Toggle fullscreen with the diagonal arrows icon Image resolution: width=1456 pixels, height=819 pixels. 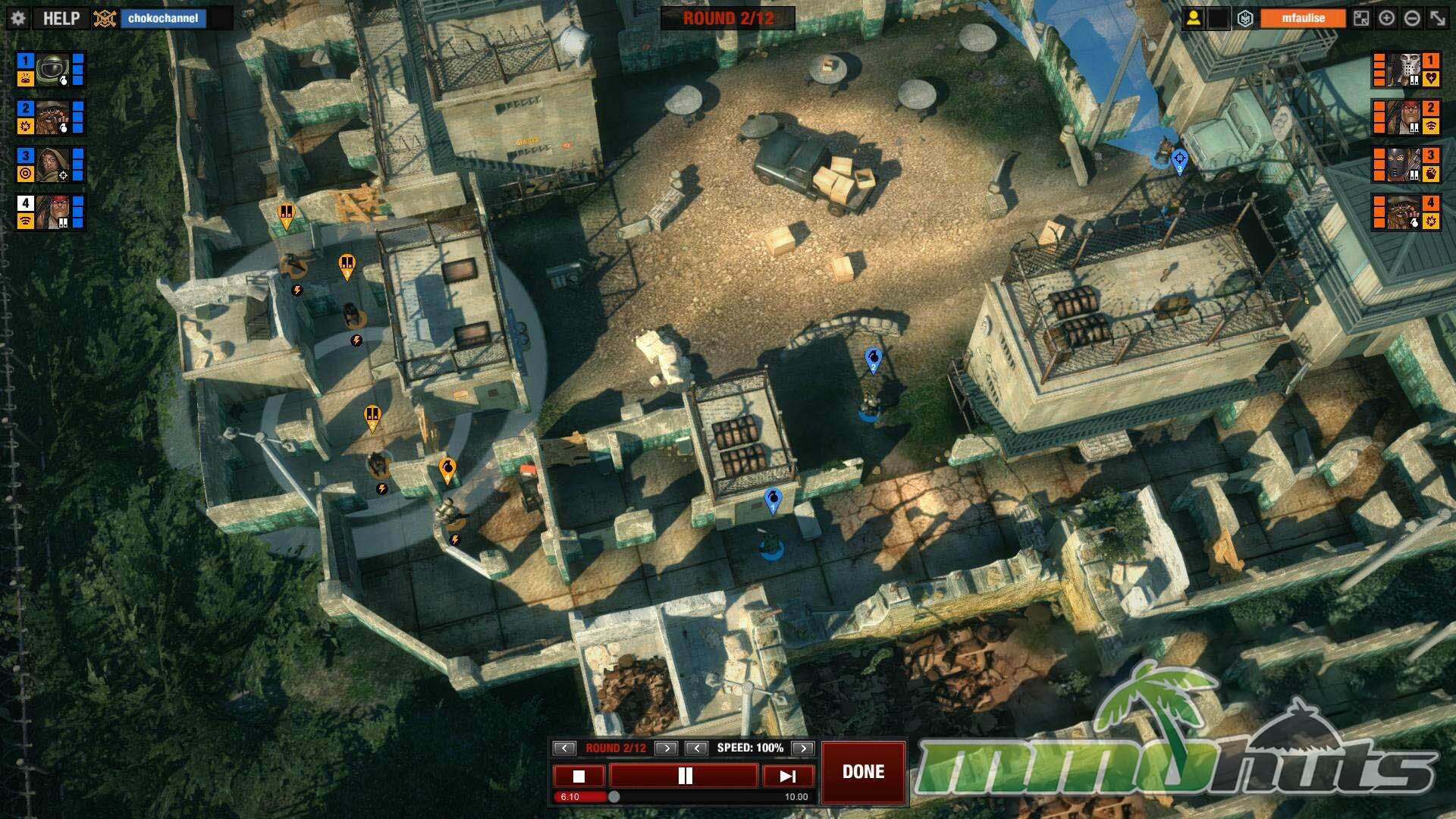pos(1438,18)
